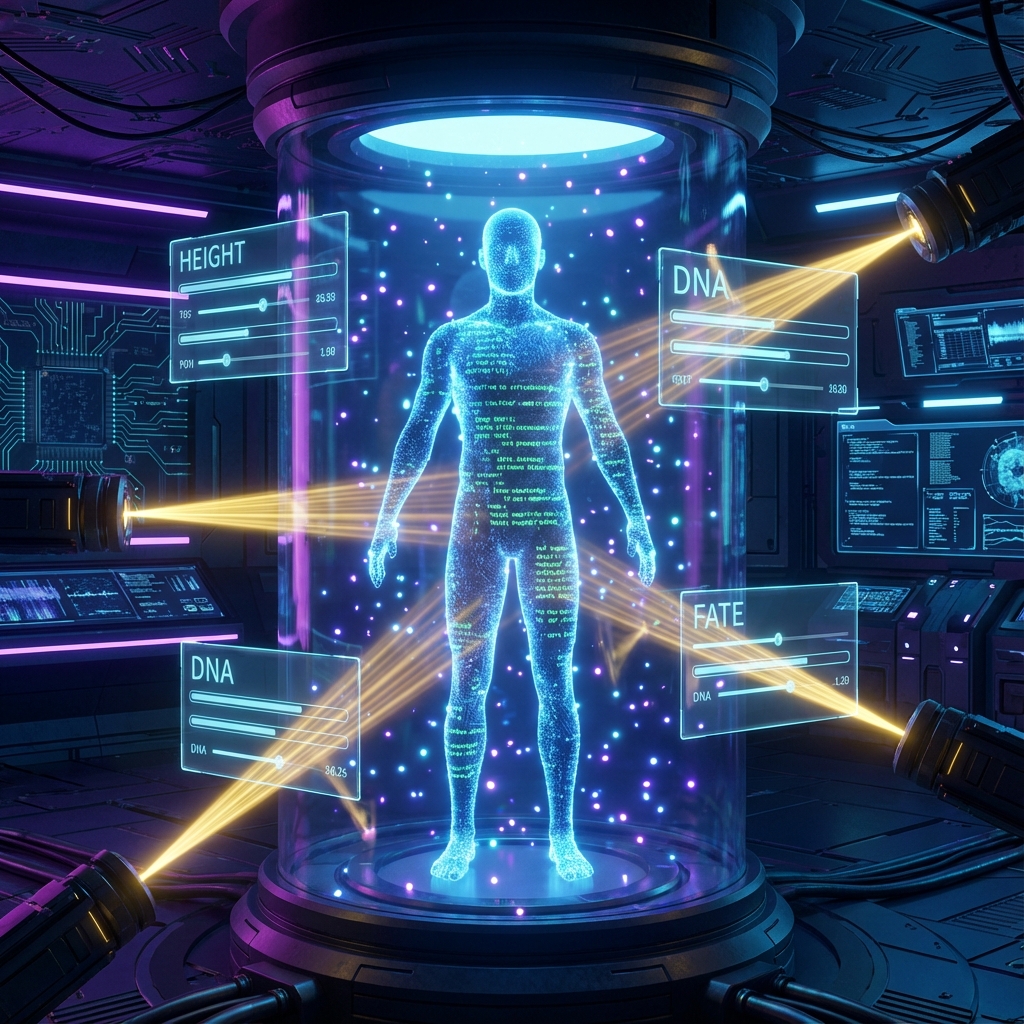Screen dimensions: 1024x1024
Task: Set the HEIGHT panel slider reading 1.80
Action: [x=226, y=360]
